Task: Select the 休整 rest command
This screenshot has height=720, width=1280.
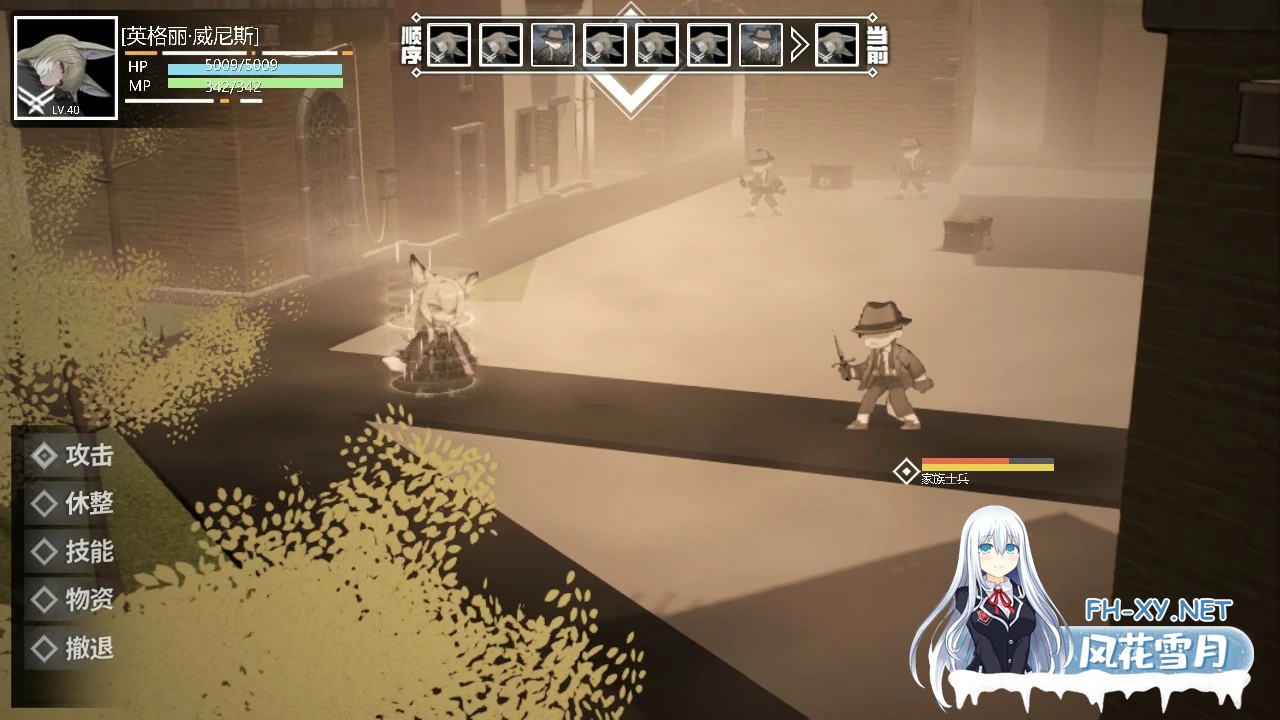Action: click(x=74, y=503)
